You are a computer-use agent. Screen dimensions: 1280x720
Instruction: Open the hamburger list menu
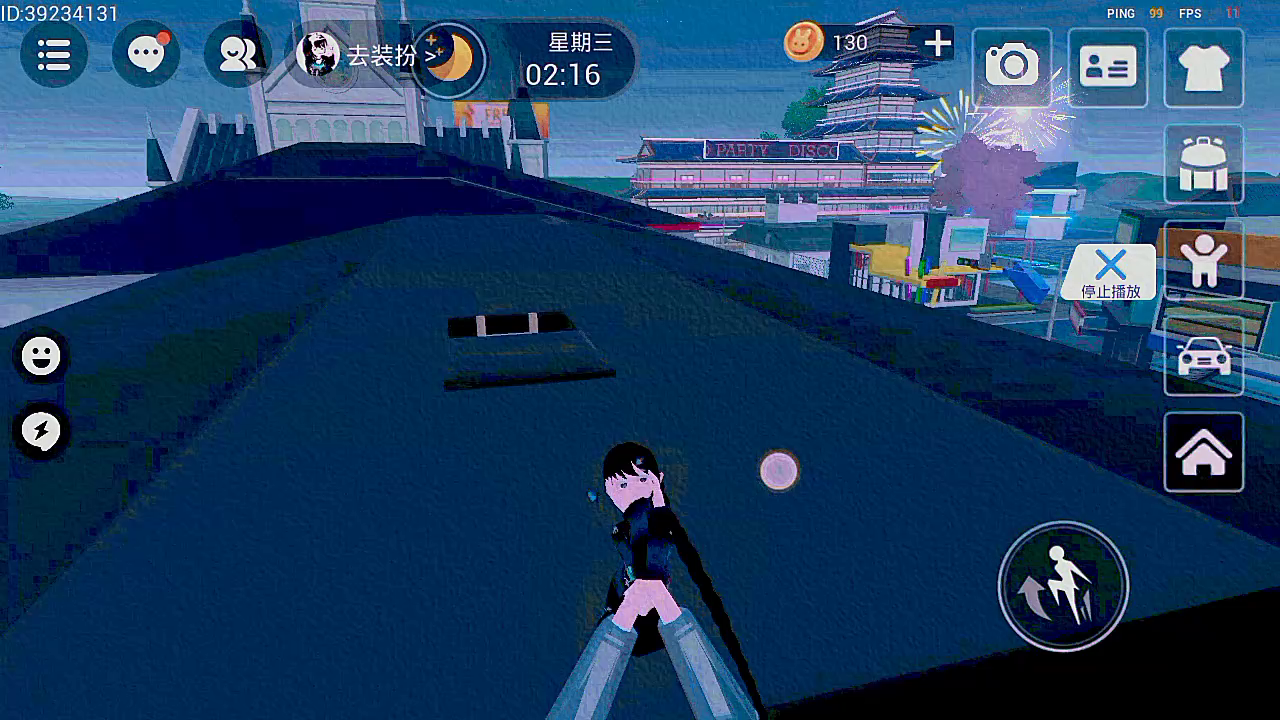54,55
